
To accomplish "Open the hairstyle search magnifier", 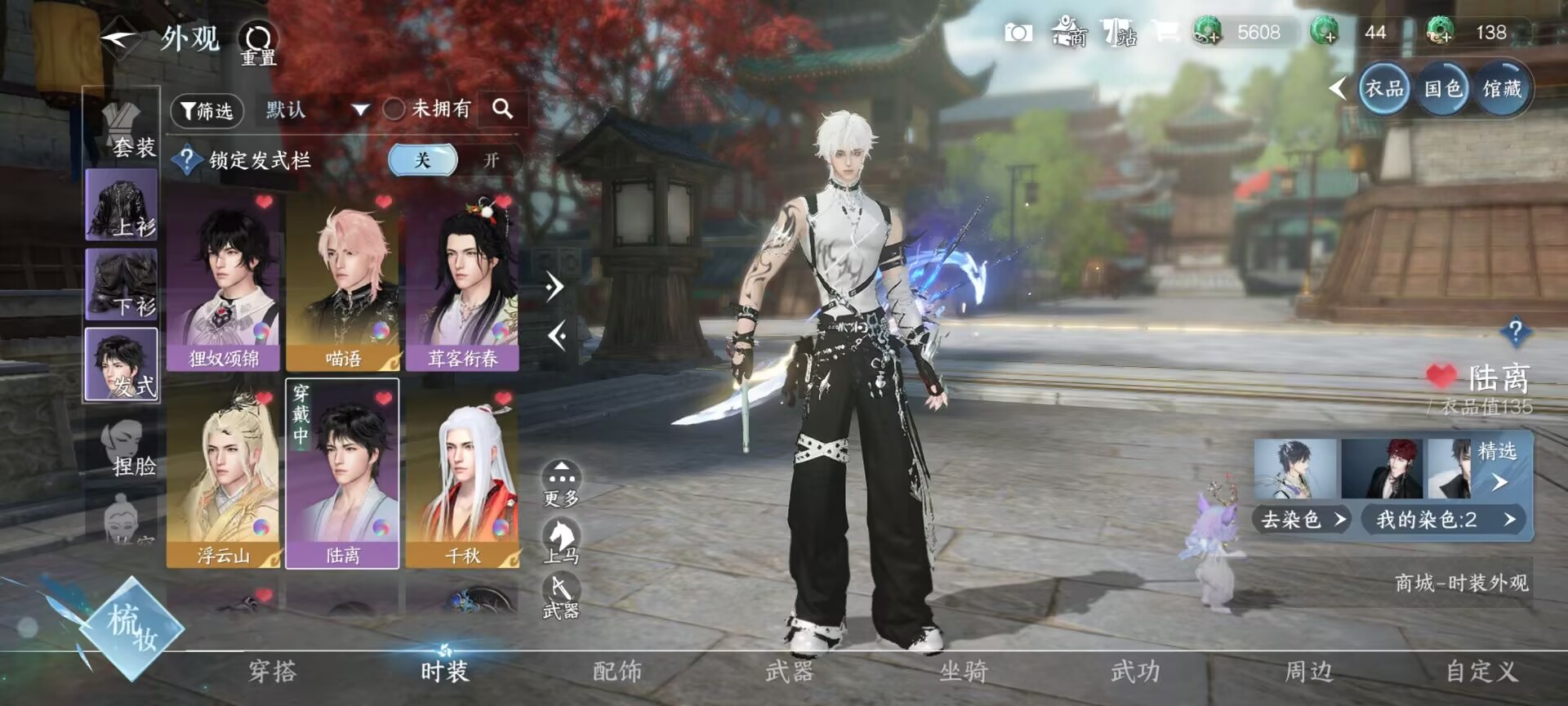I will 502,109.
